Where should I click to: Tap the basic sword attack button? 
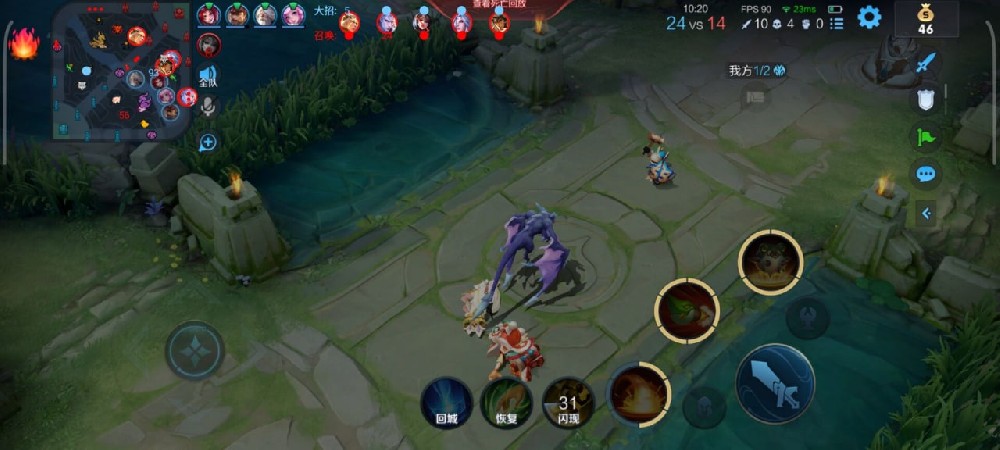click(775, 383)
